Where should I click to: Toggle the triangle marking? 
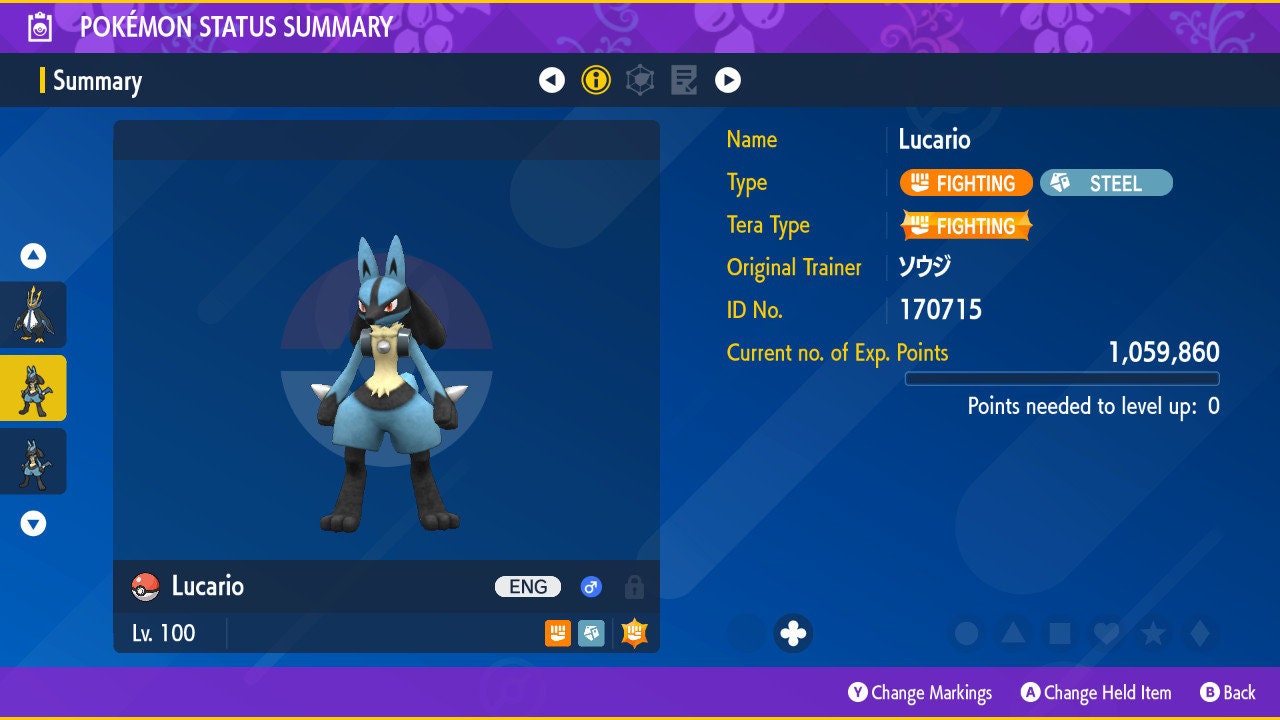(1013, 633)
